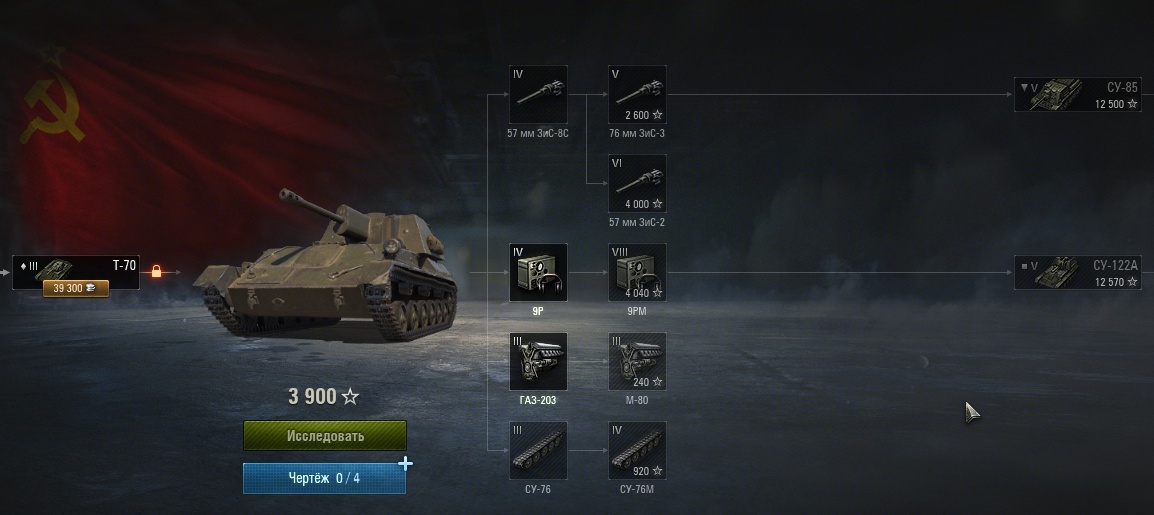The width and height of the screenshot is (1154, 515).
Task: Select the 57 мм ЗиС-8С gun module
Action: (x=538, y=95)
